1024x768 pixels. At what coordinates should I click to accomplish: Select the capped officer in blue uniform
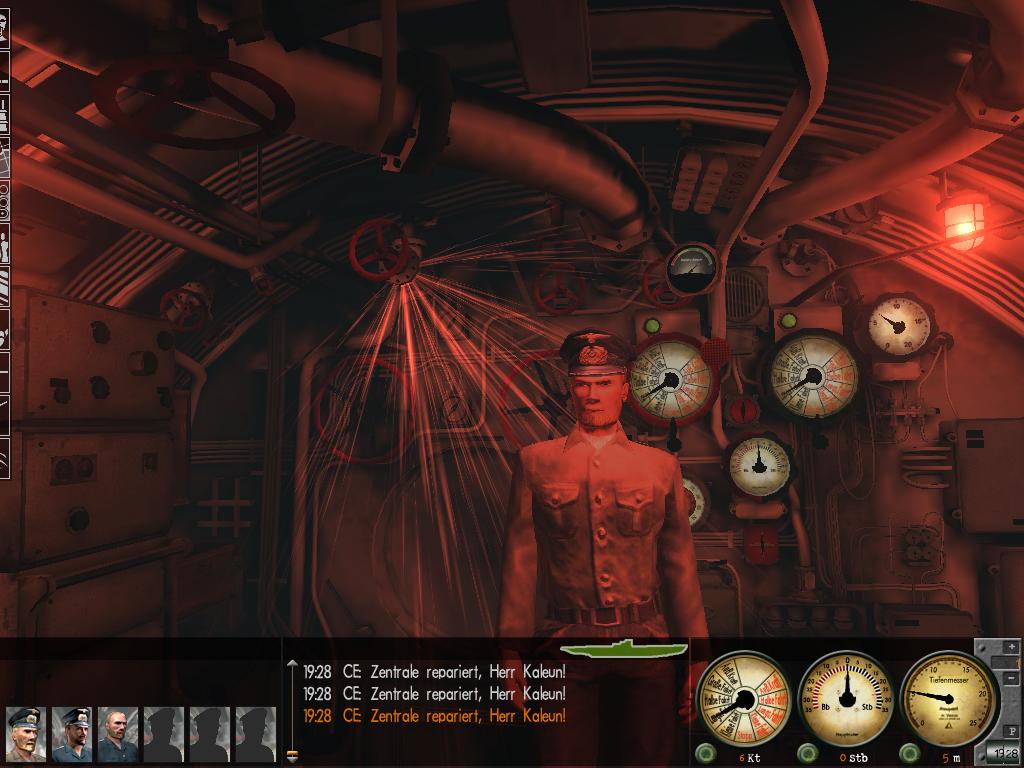72,734
